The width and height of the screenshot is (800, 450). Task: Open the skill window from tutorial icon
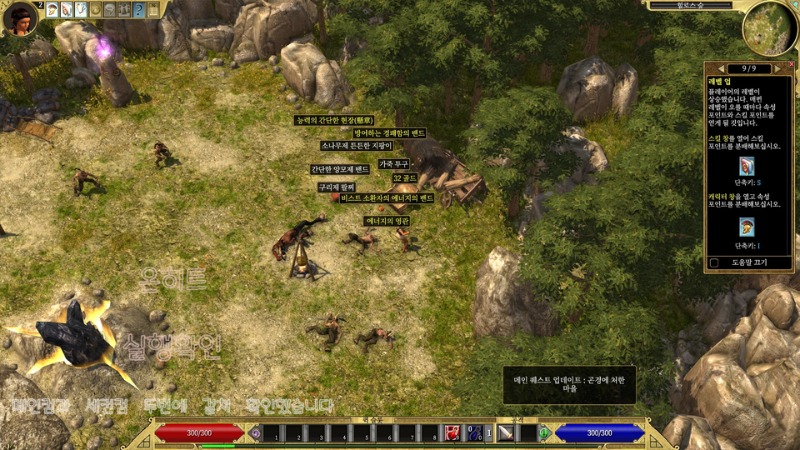[747, 166]
